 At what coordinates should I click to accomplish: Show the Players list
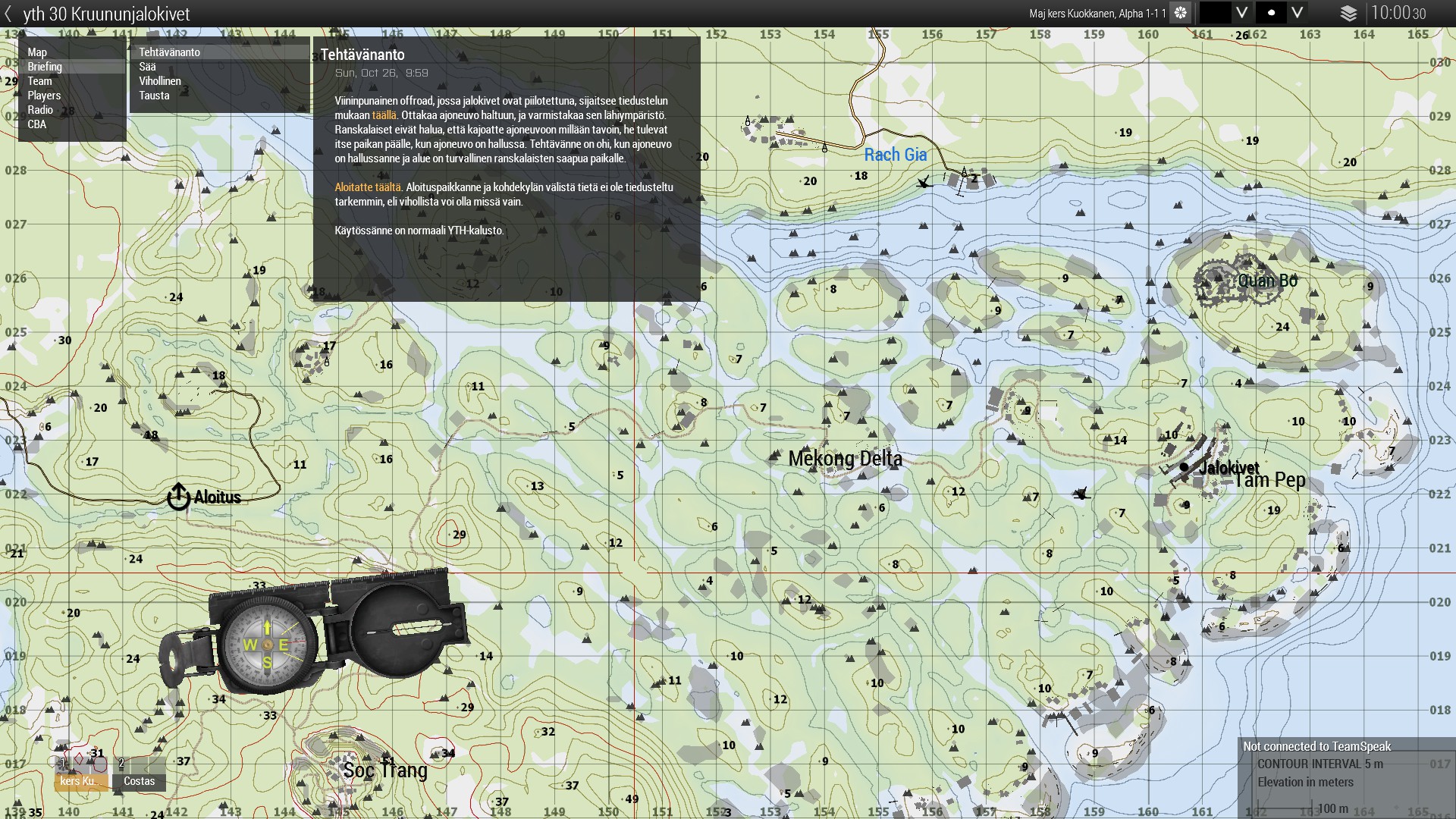click(44, 96)
